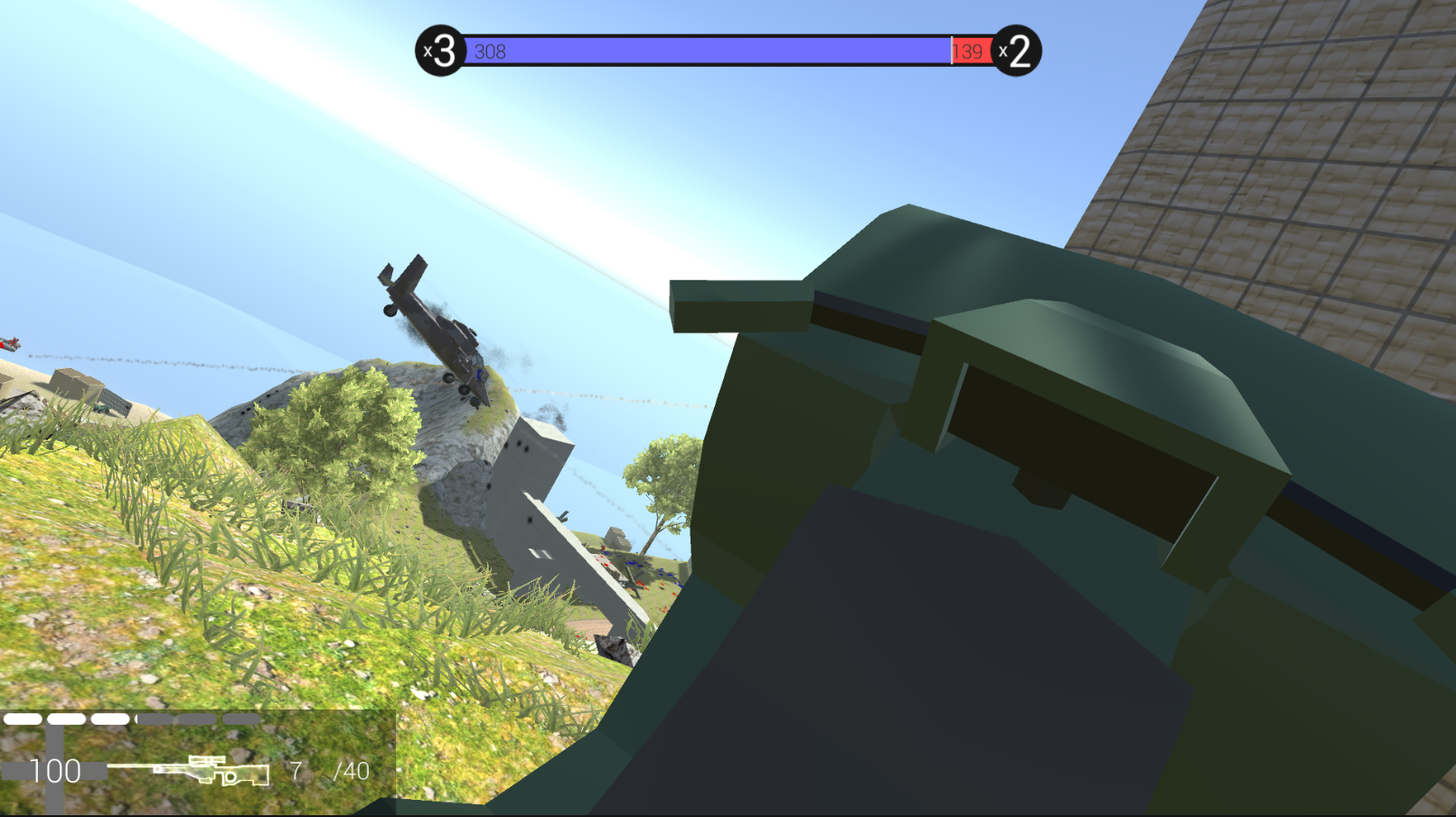
Task: Select the first white equipment pip
Action: [x=22, y=718]
